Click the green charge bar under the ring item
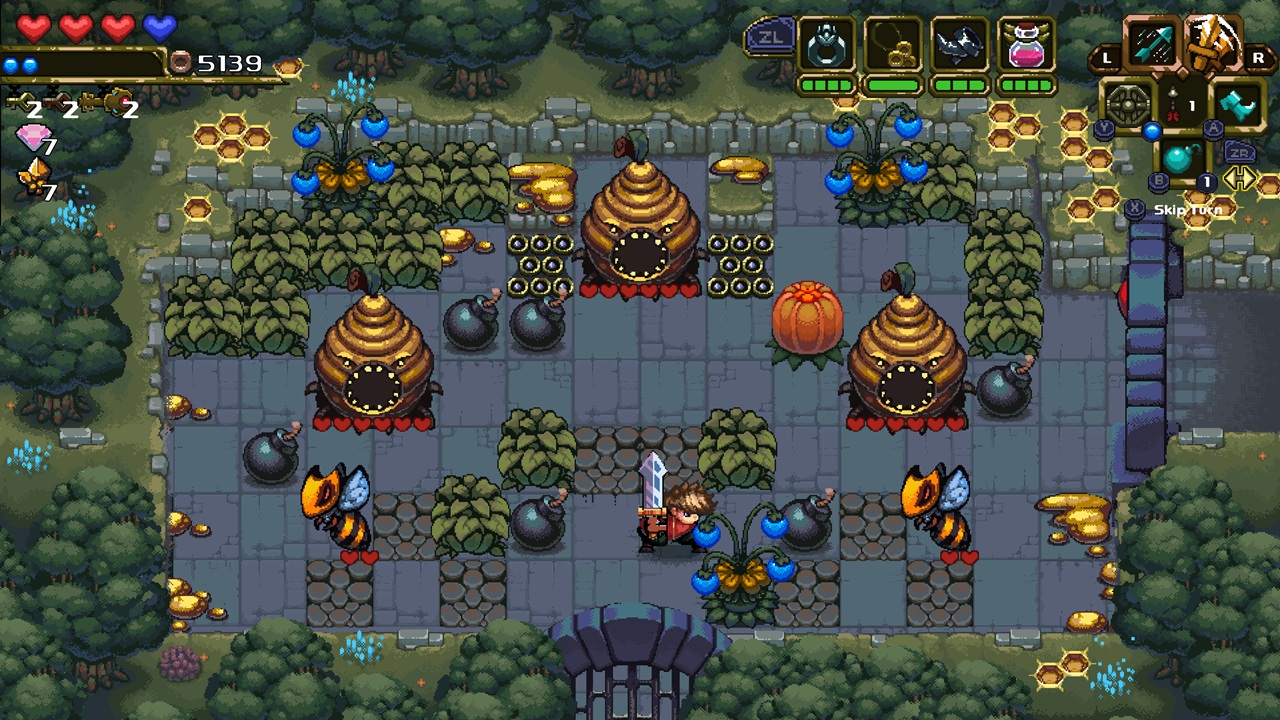The image size is (1280, 720). [x=826, y=84]
